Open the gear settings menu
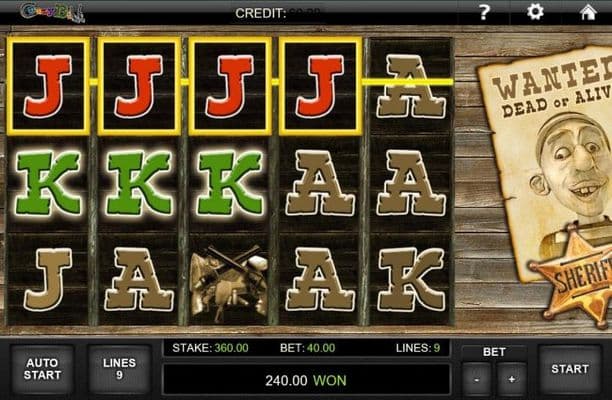Screen dimensions: 612x400 click(535, 12)
